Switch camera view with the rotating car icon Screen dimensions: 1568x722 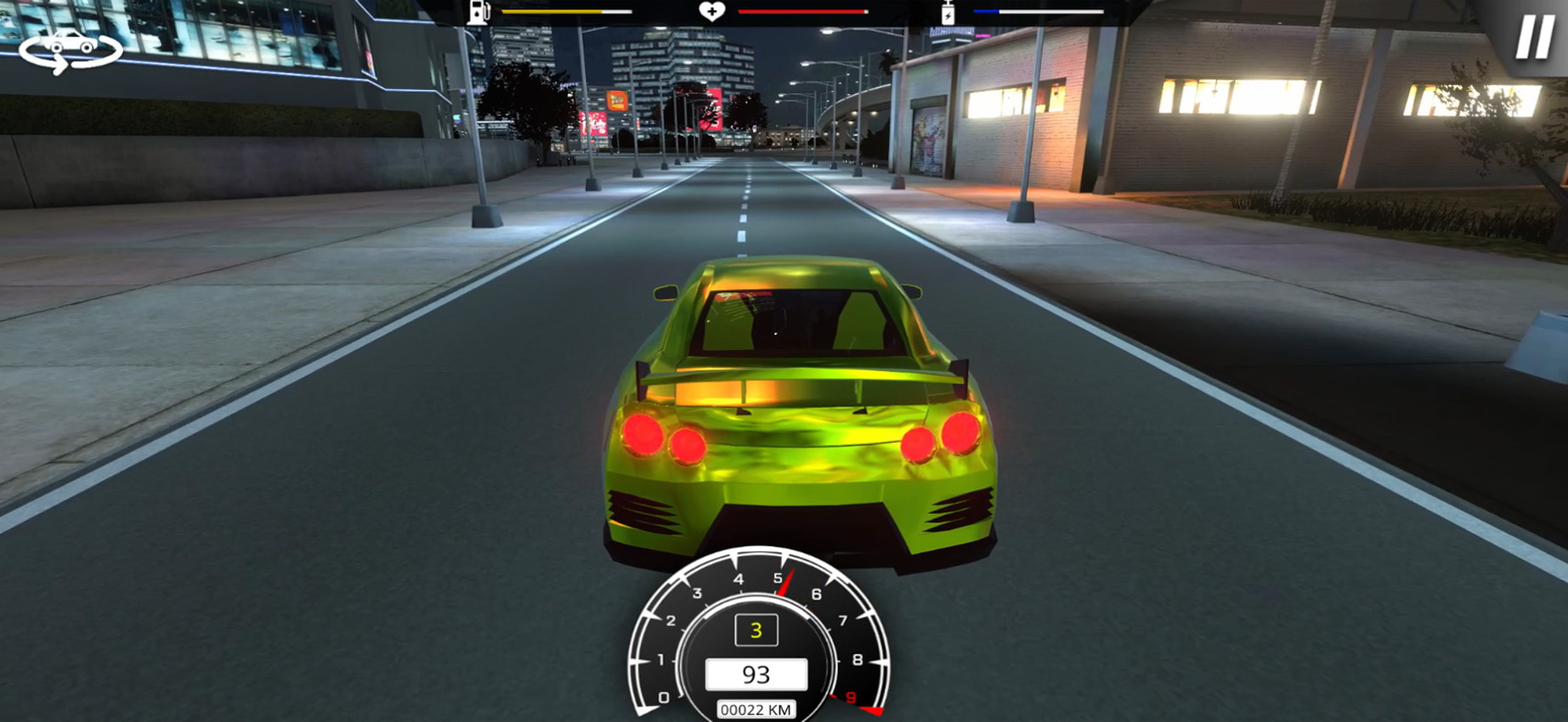[71, 49]
